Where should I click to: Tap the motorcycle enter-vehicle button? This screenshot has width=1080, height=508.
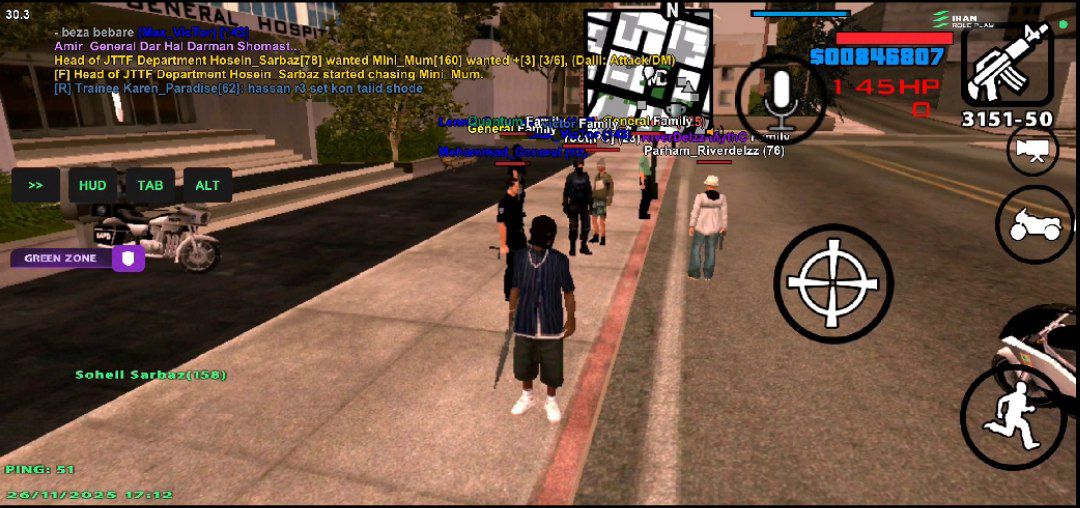[1033, 225]
